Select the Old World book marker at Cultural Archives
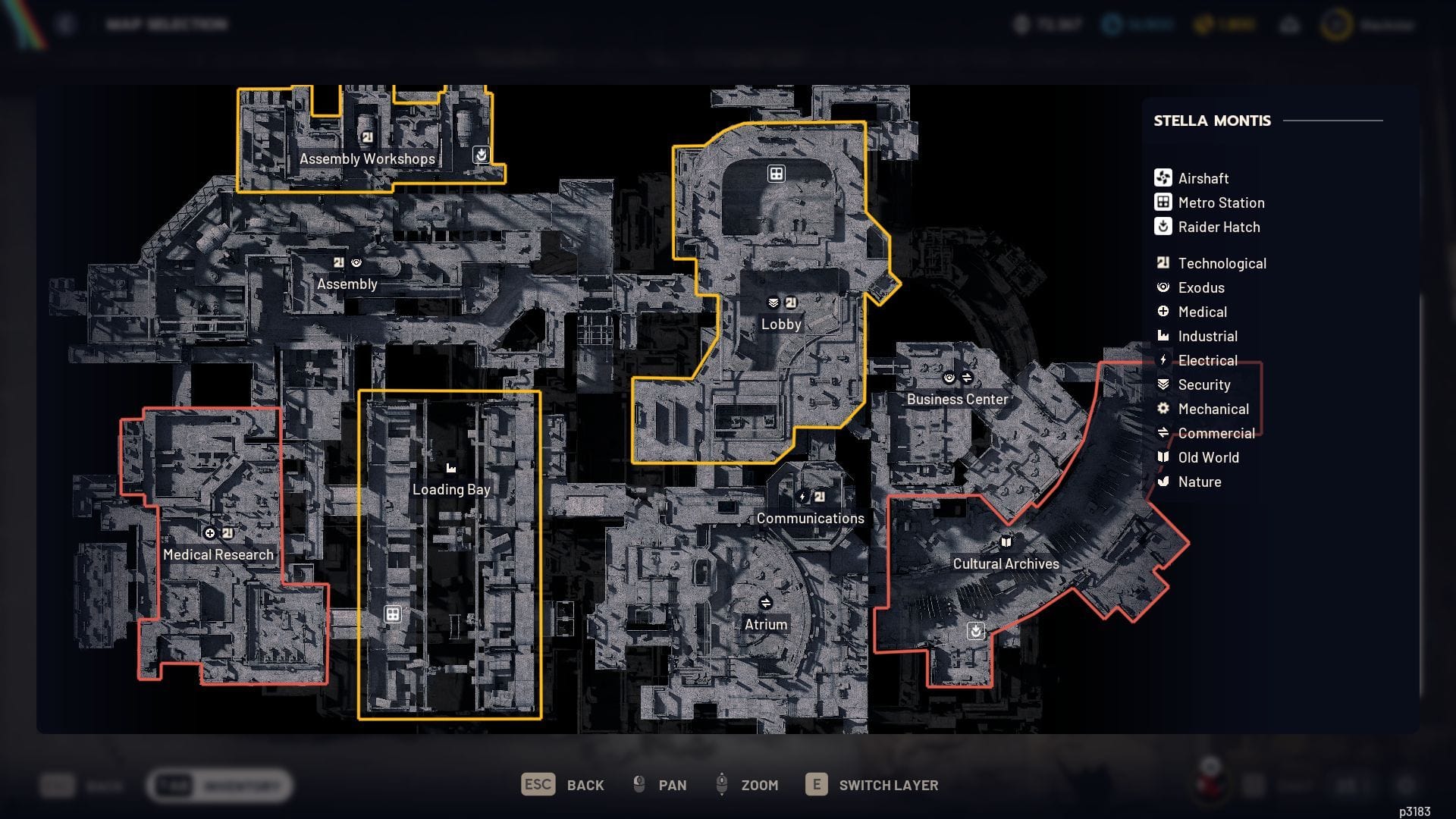This screenshot has width=1456, height=819. [x=1005, y=542]
